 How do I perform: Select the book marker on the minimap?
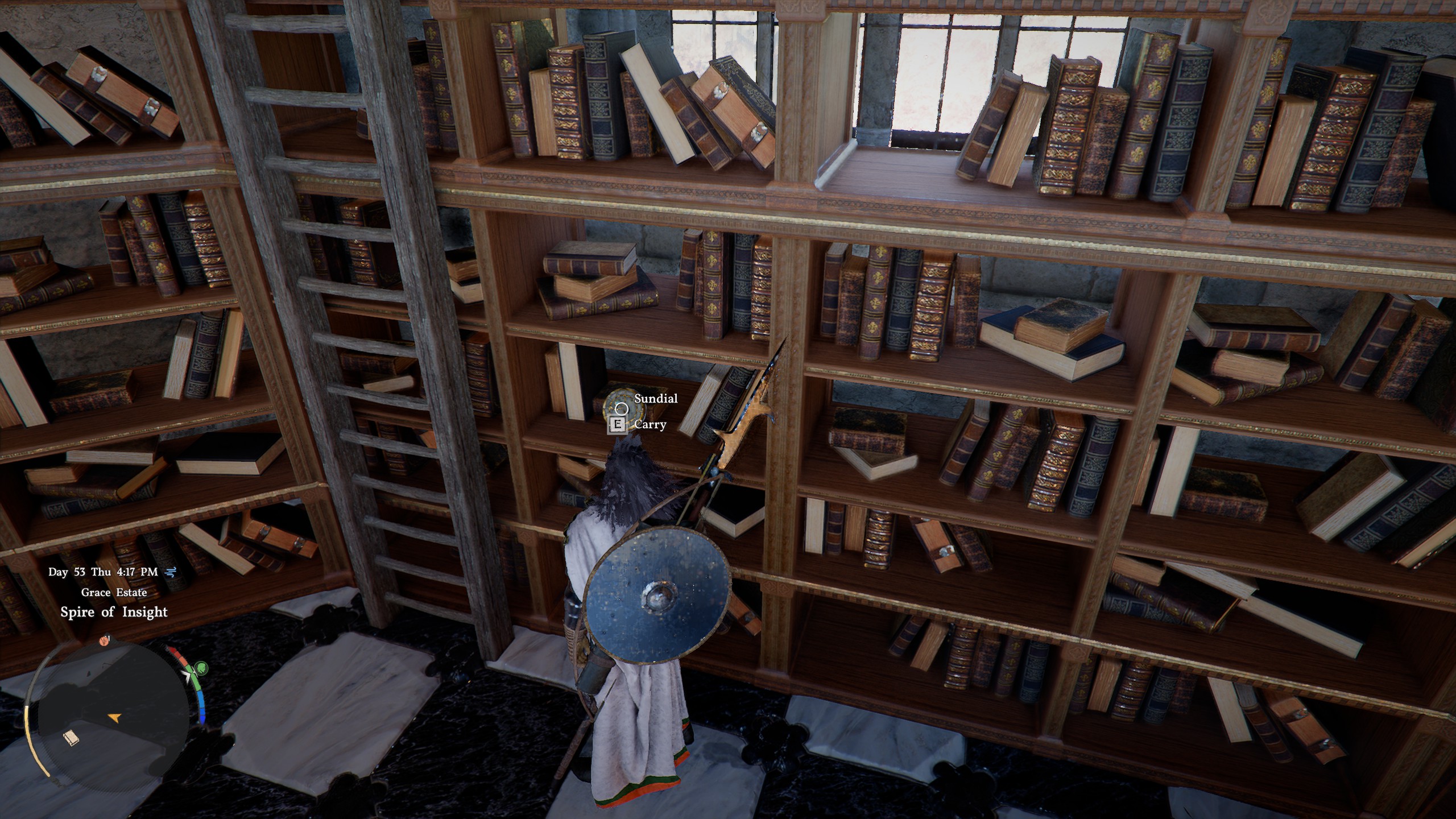(x=71, y=739)
